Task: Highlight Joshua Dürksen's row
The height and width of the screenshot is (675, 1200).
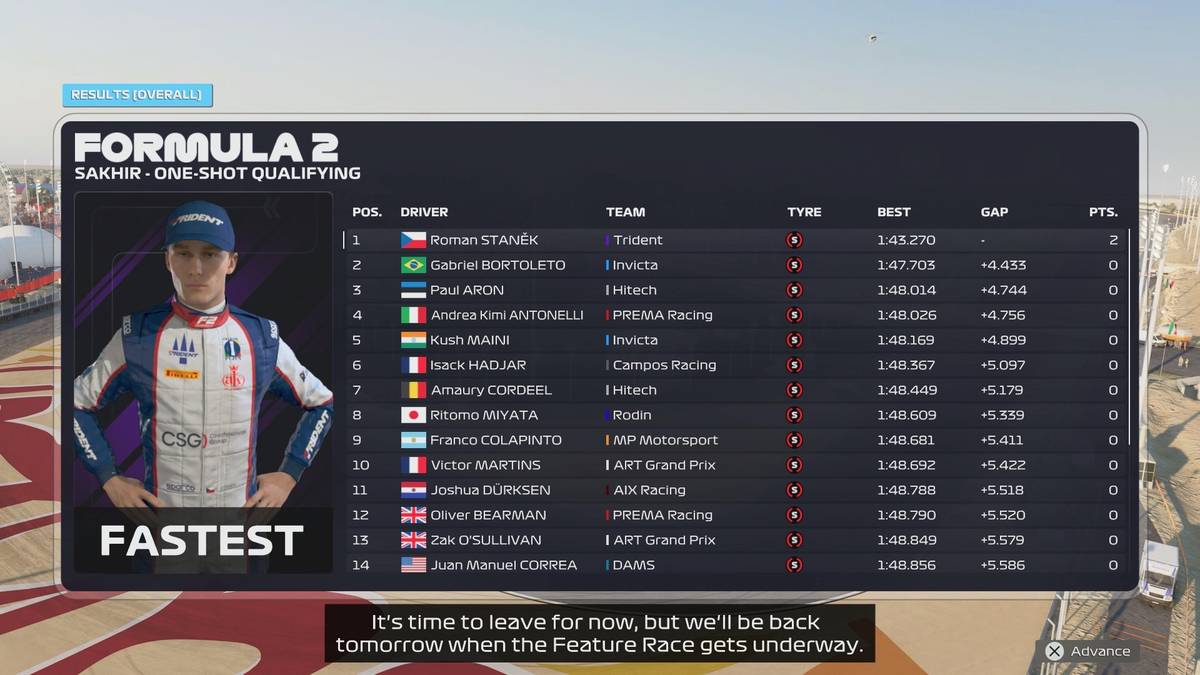Action: click(x=735, y=490)
